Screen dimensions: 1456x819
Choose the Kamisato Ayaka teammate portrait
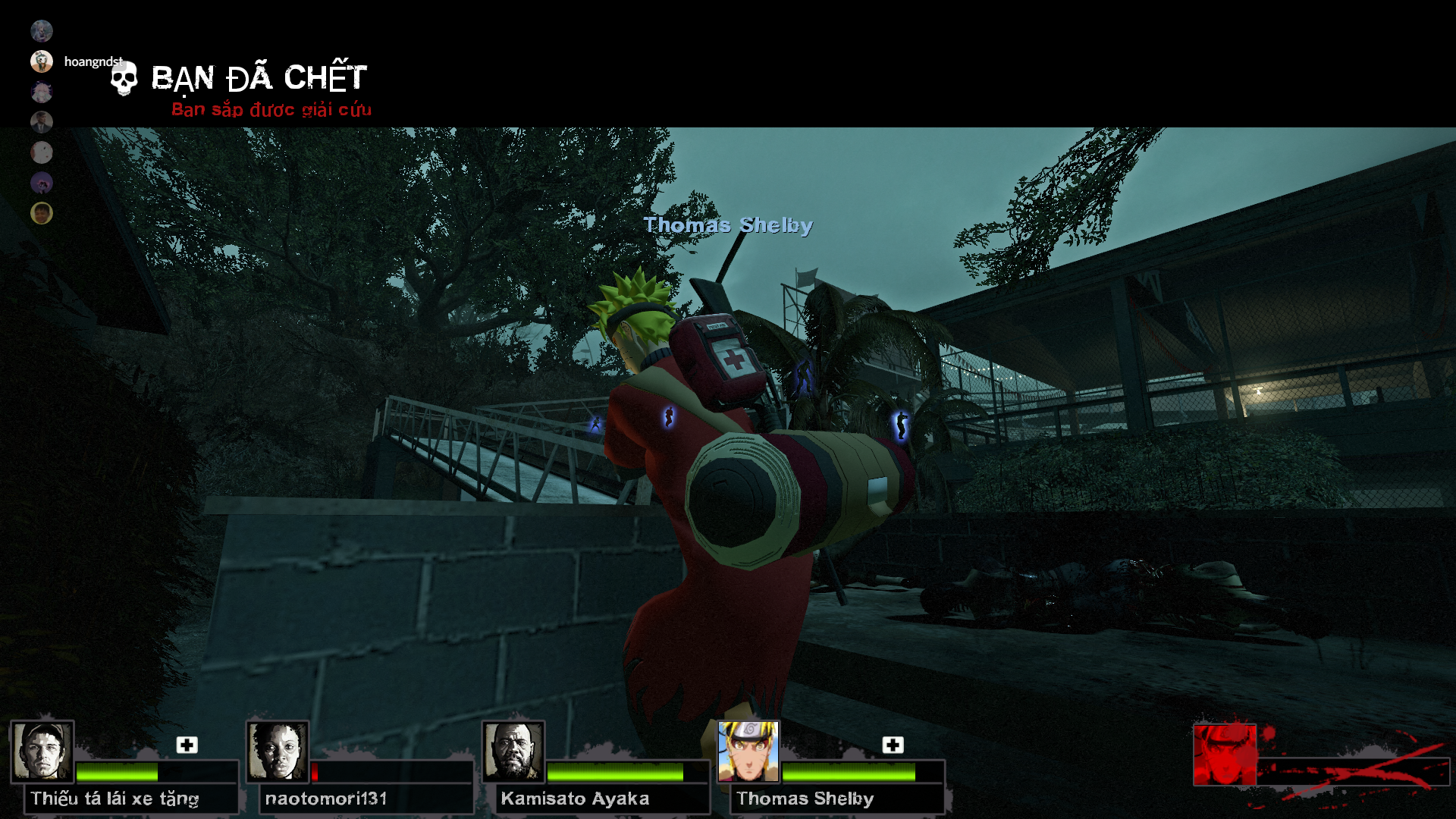[513, 751]
